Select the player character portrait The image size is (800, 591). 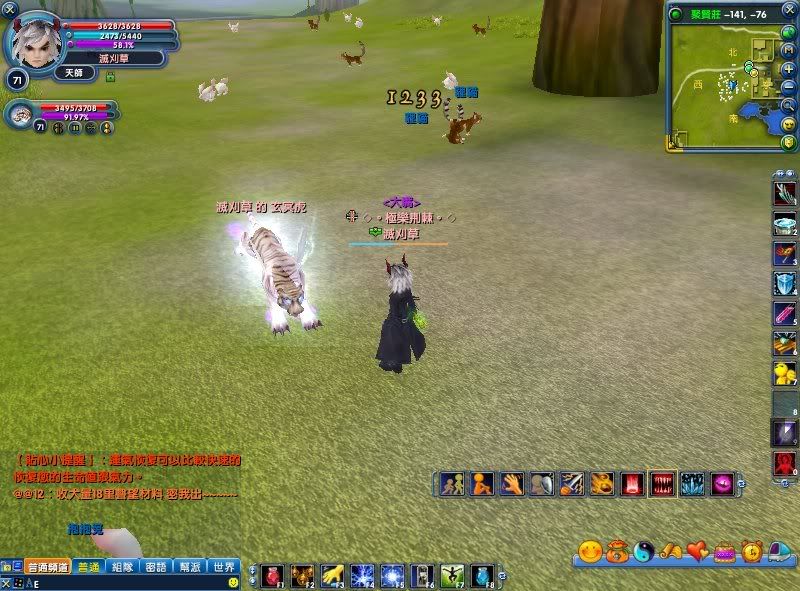tap(34, 40)
